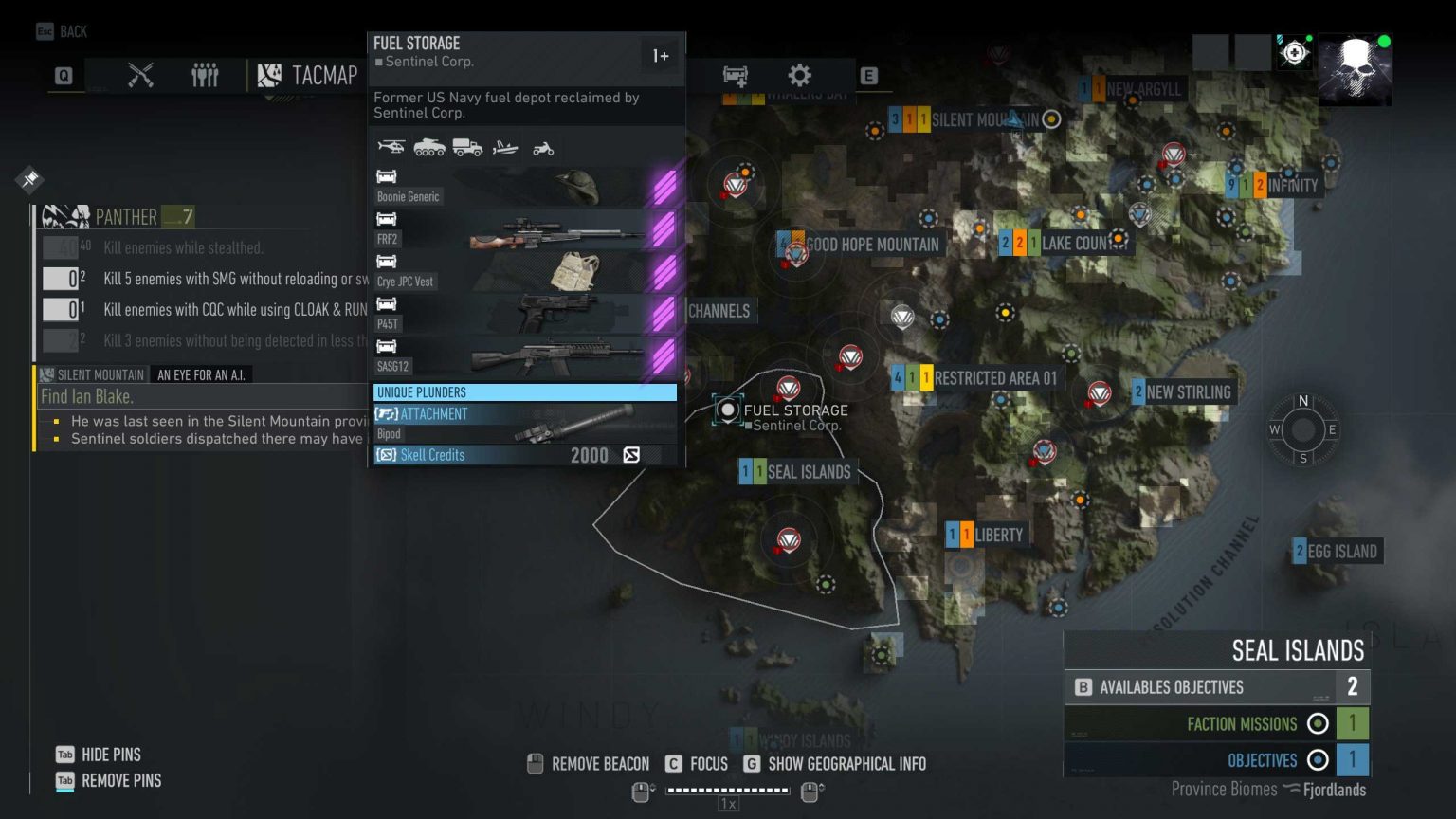The height and width of the screenshot is (819, 1456).
Task: Click the motorcycle vehicle icon
Action: [542, 147]
